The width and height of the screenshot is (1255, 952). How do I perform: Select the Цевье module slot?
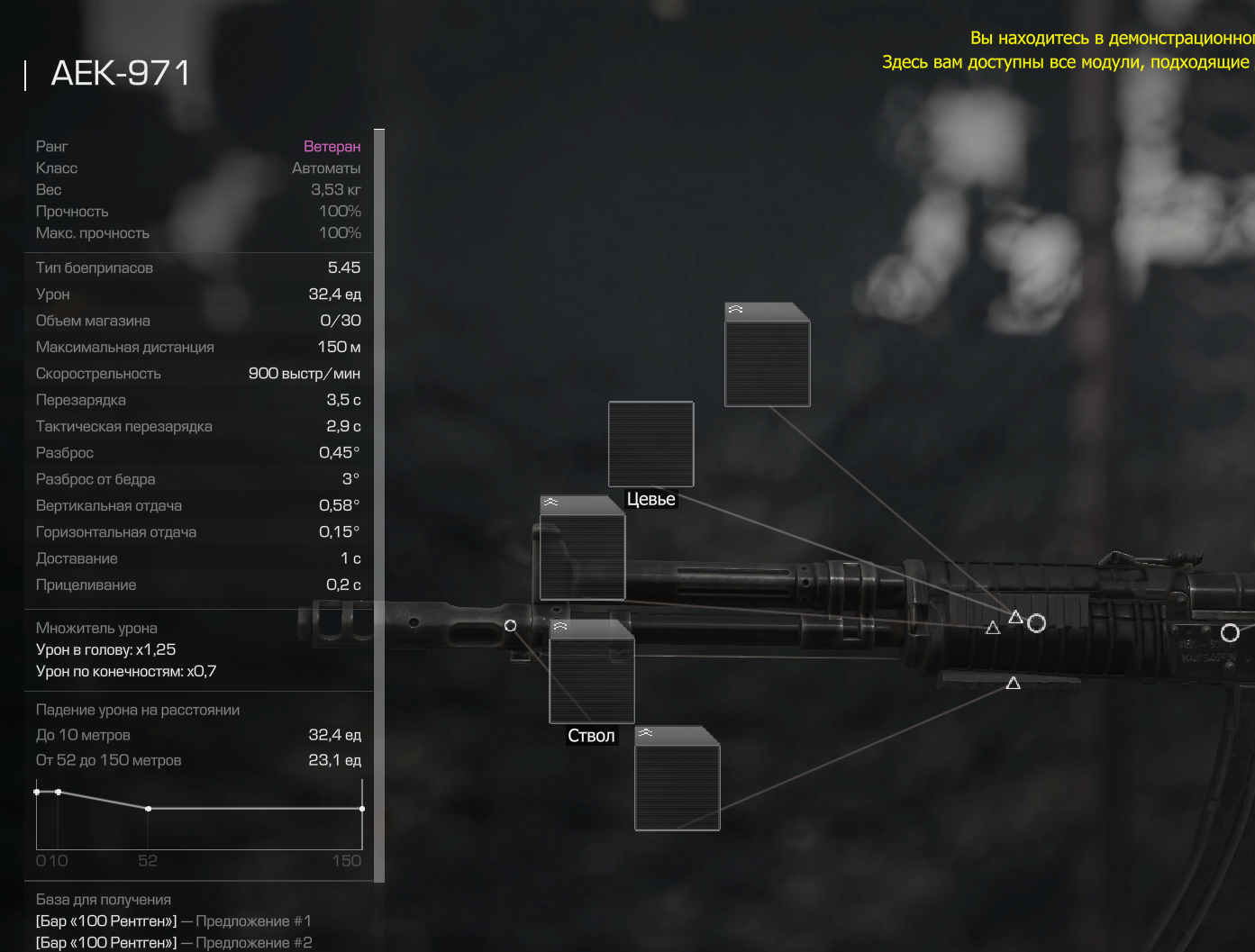point(650,444)
